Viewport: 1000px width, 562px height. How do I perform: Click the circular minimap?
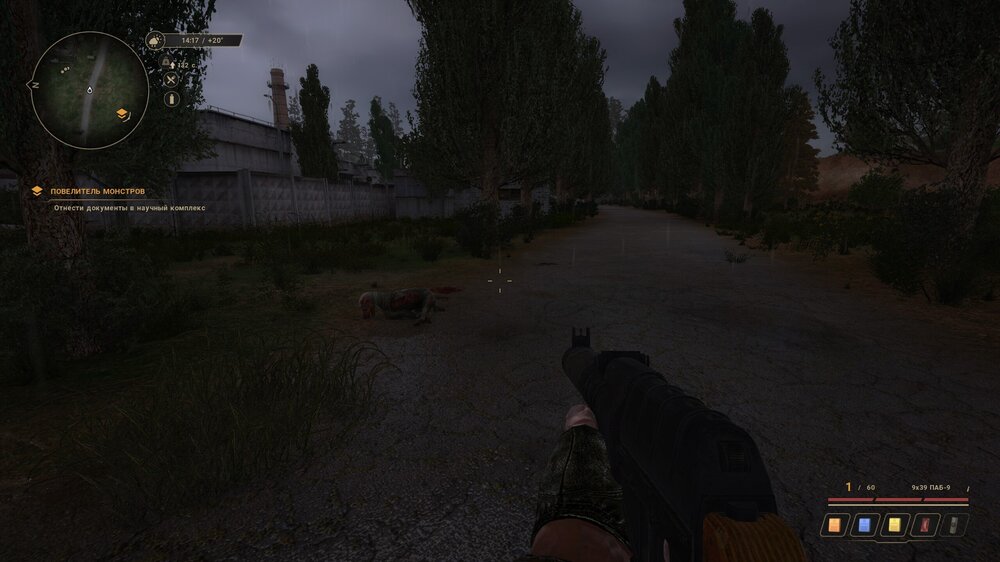89,90
